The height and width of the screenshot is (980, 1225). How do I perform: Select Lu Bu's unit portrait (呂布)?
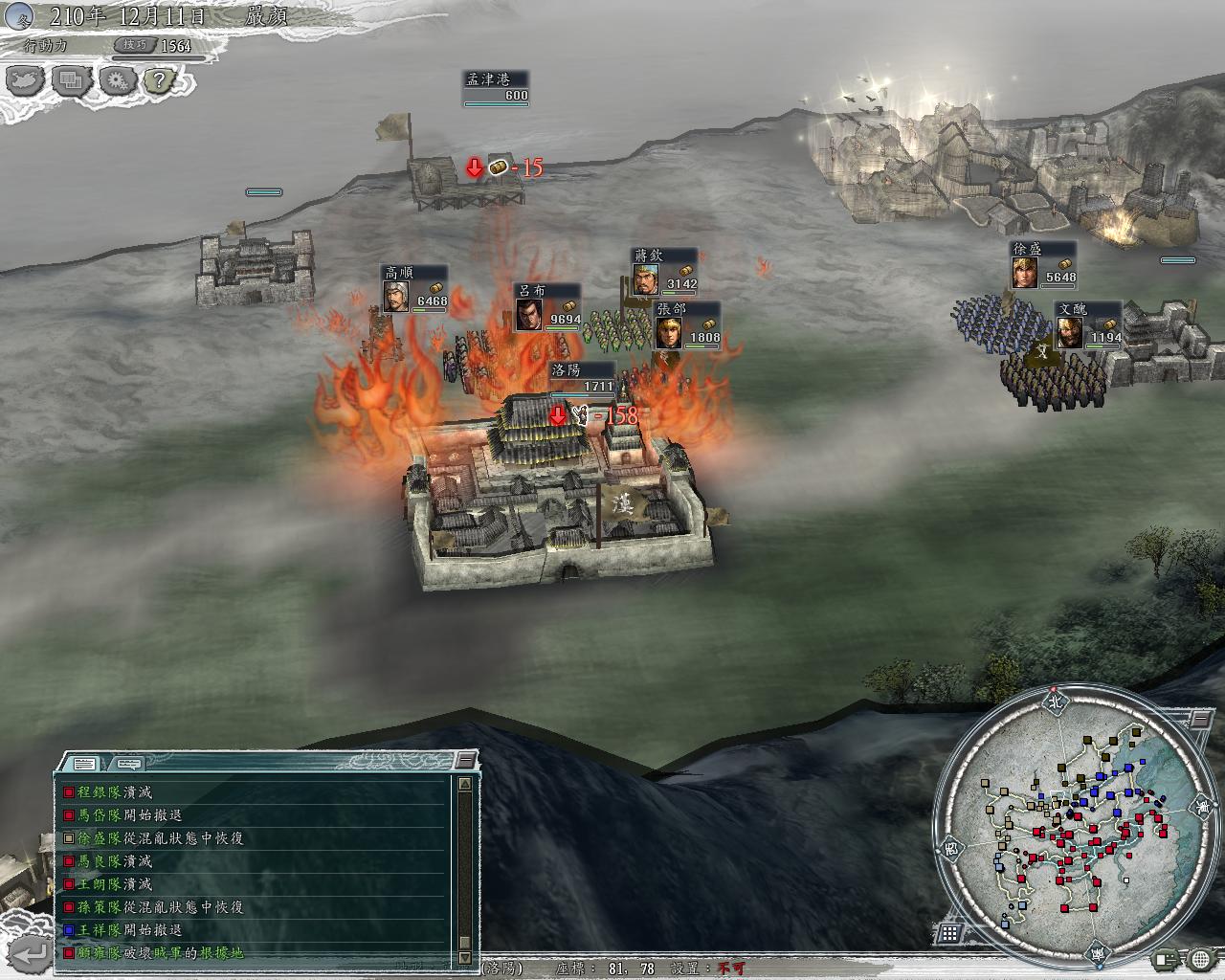[529, 315]
